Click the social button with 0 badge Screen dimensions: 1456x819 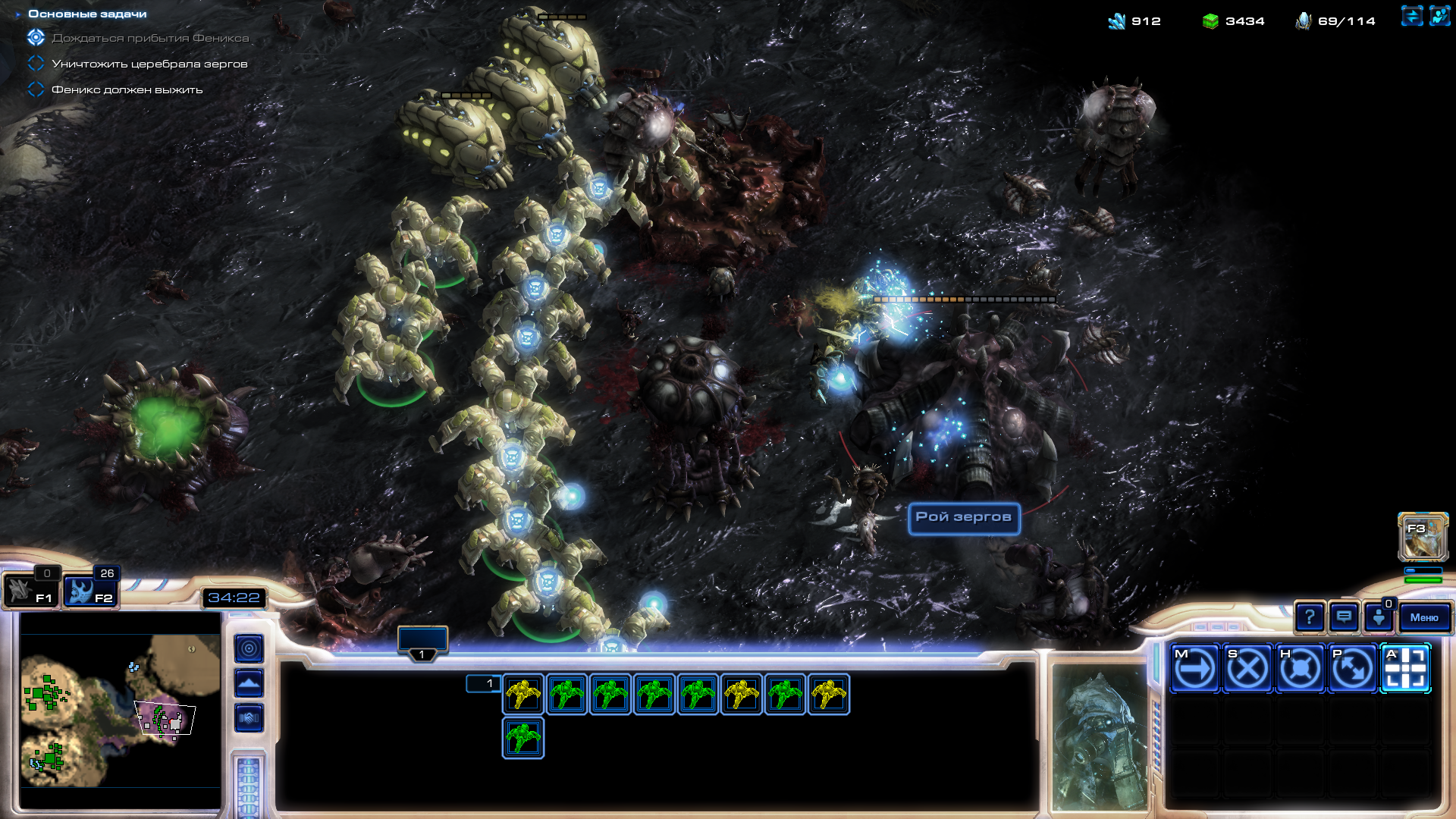(x=1378, y=617)
